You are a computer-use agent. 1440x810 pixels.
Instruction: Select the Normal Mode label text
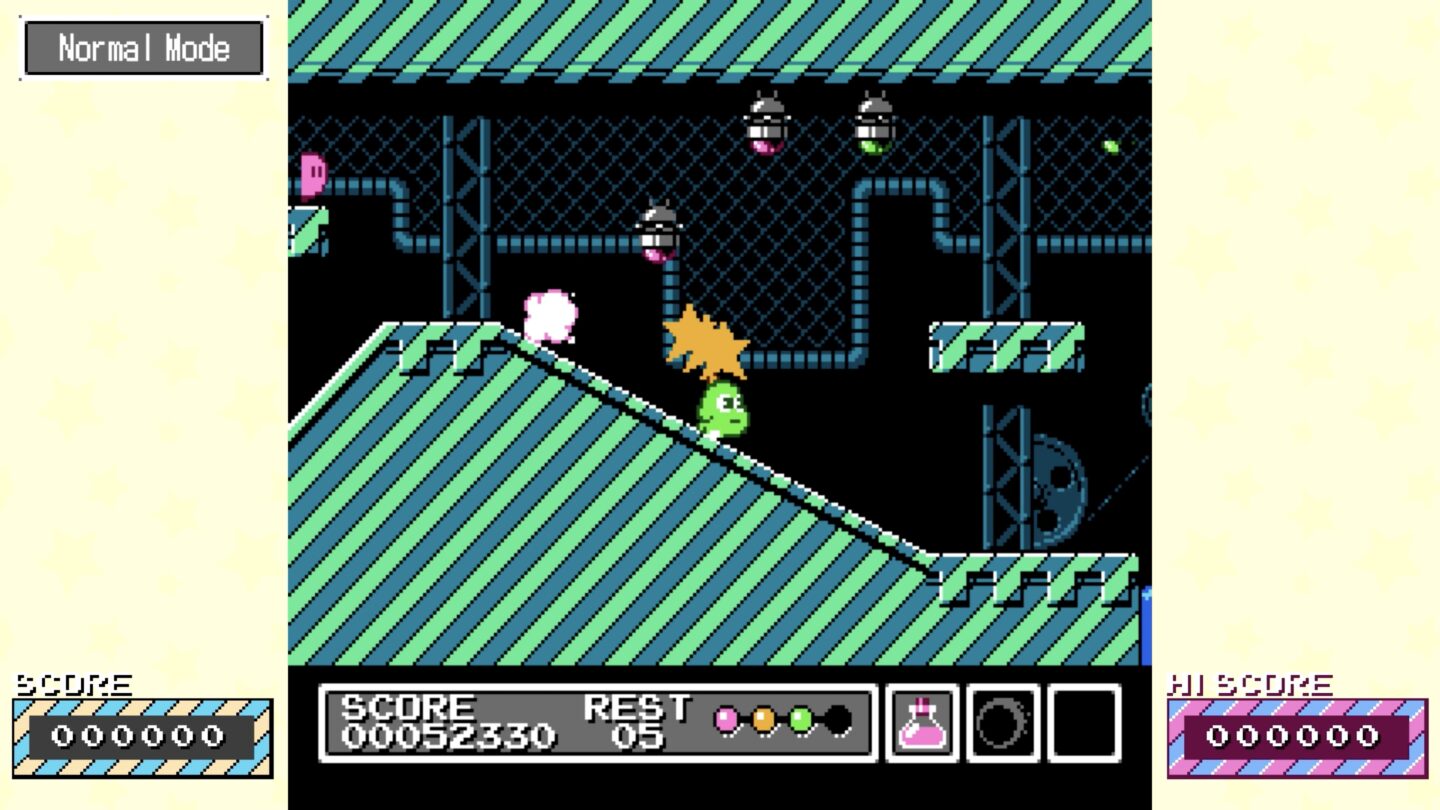click(x=143, y=46)
